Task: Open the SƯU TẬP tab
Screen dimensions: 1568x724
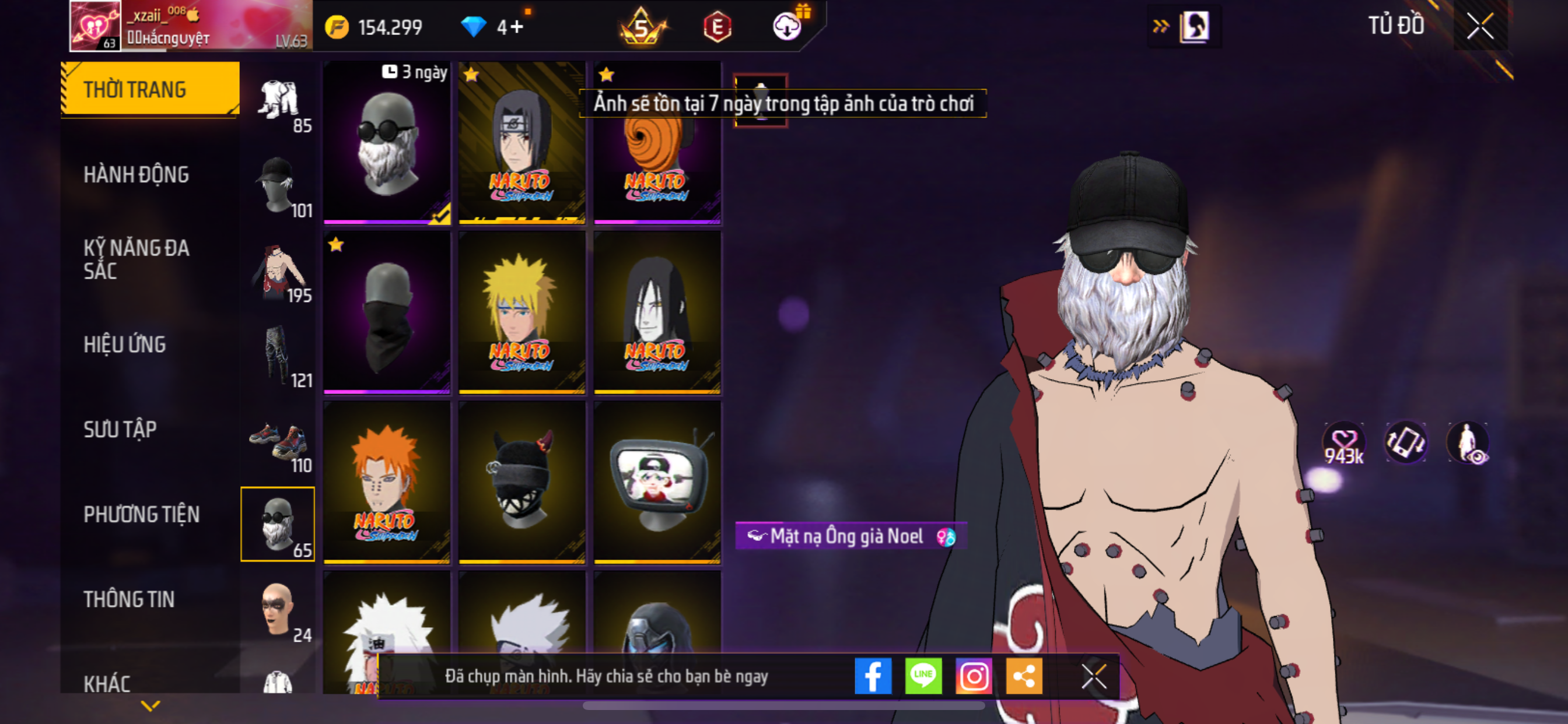Action: [x=120, y=430]
